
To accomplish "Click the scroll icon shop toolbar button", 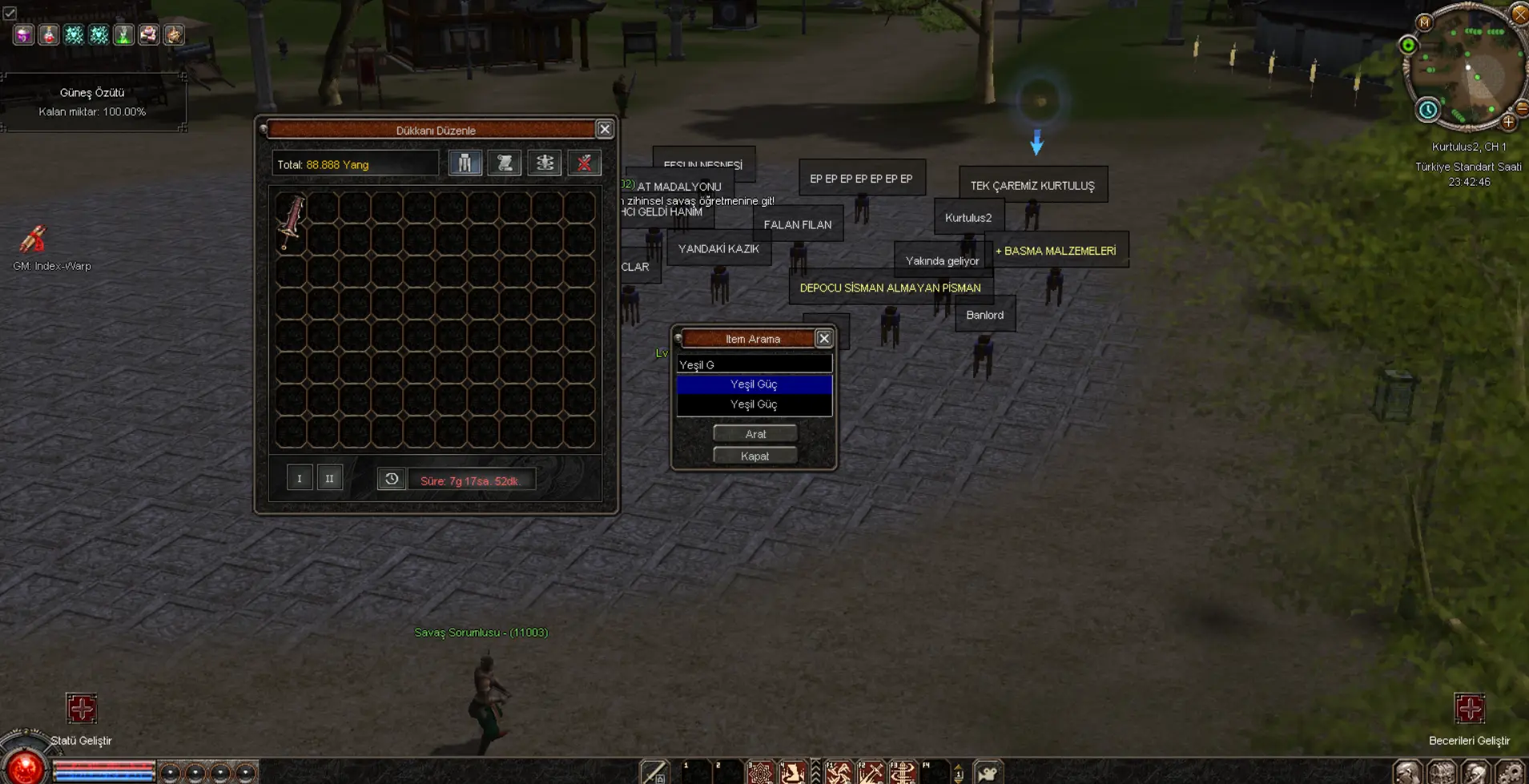I will click(x=505, y=163).
